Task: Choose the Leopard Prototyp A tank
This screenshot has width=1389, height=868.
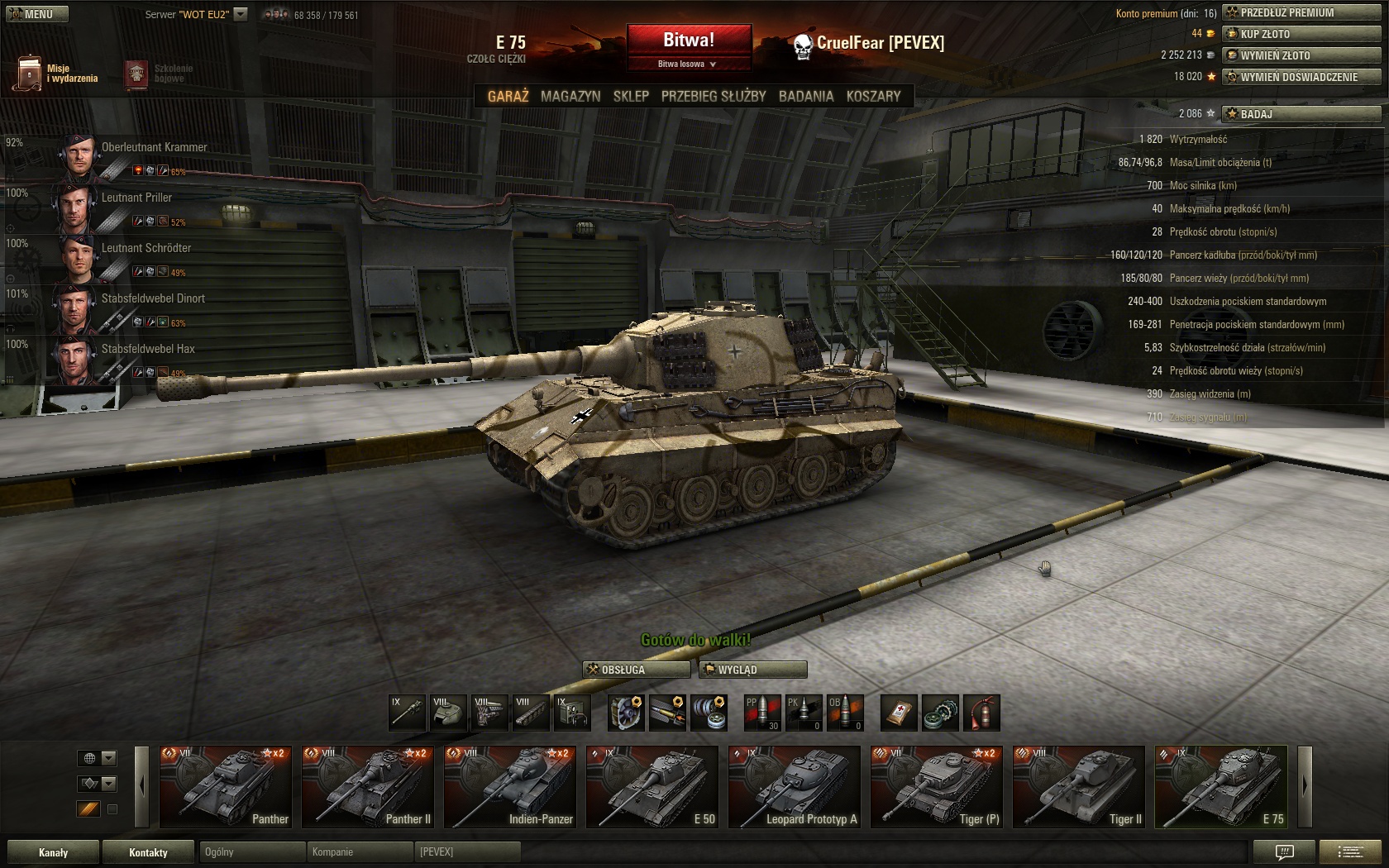Action: [795, 787]
